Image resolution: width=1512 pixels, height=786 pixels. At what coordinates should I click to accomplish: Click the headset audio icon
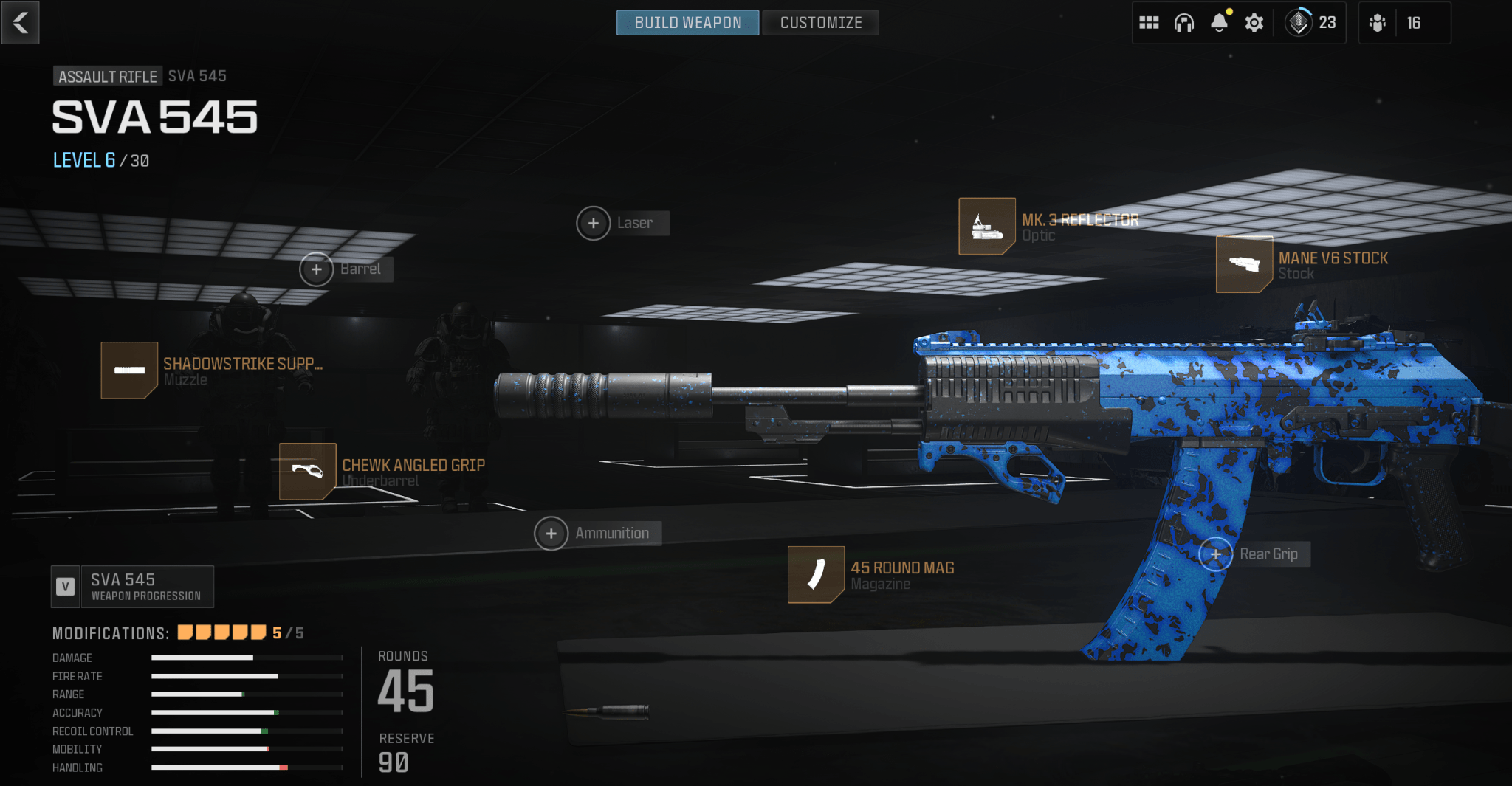pyautogui.click(x=1184, y=23)
